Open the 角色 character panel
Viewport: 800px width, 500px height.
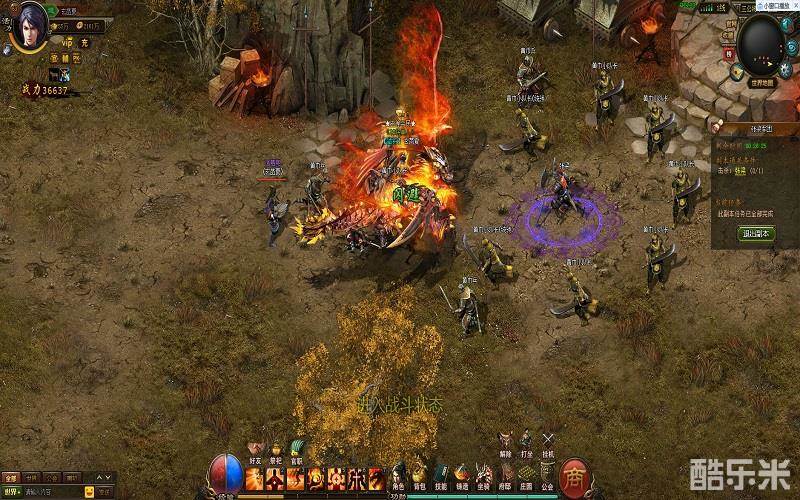398,475
